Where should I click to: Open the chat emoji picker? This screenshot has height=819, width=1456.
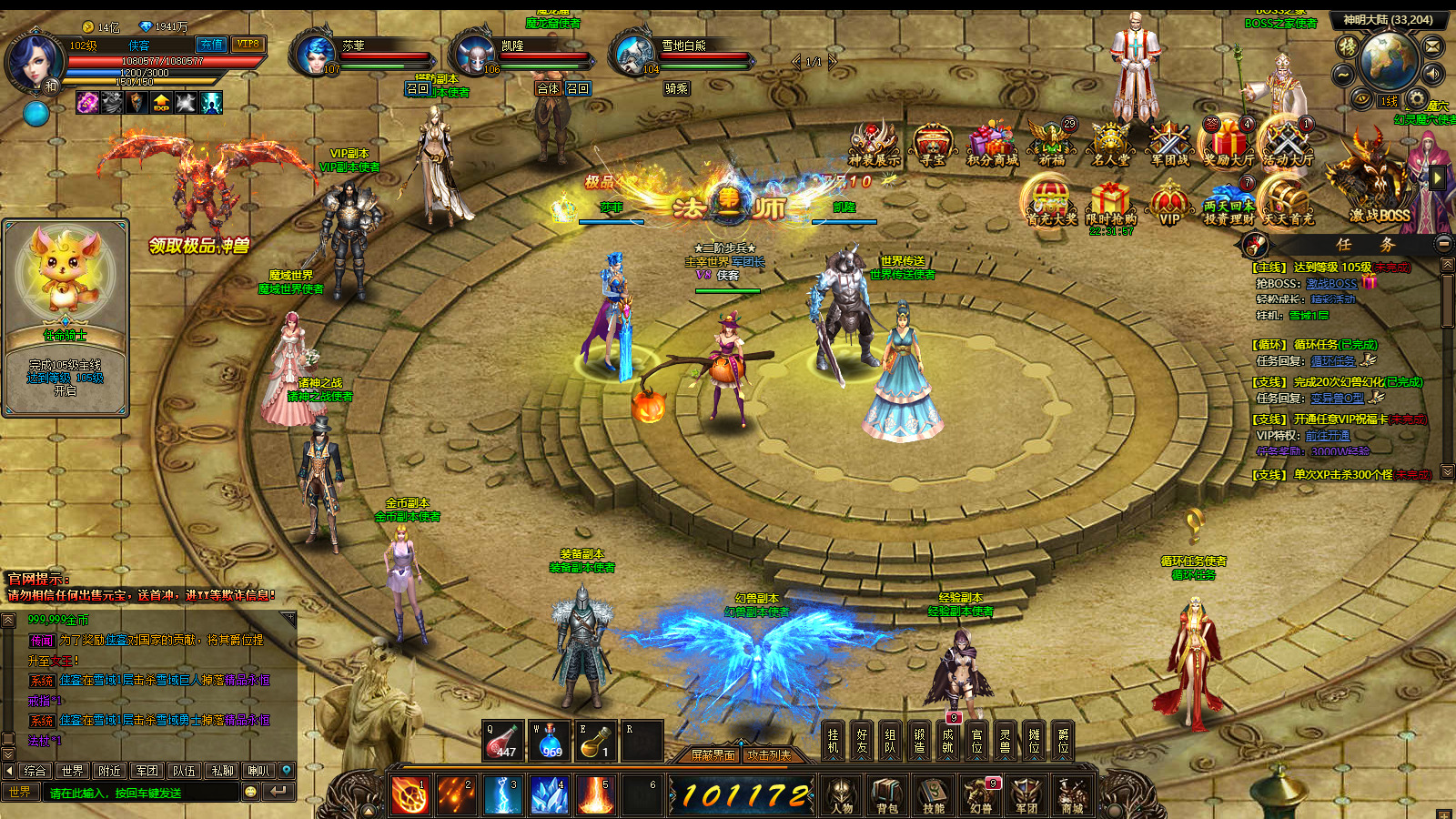pyautogui.click(x=251, y=793)
